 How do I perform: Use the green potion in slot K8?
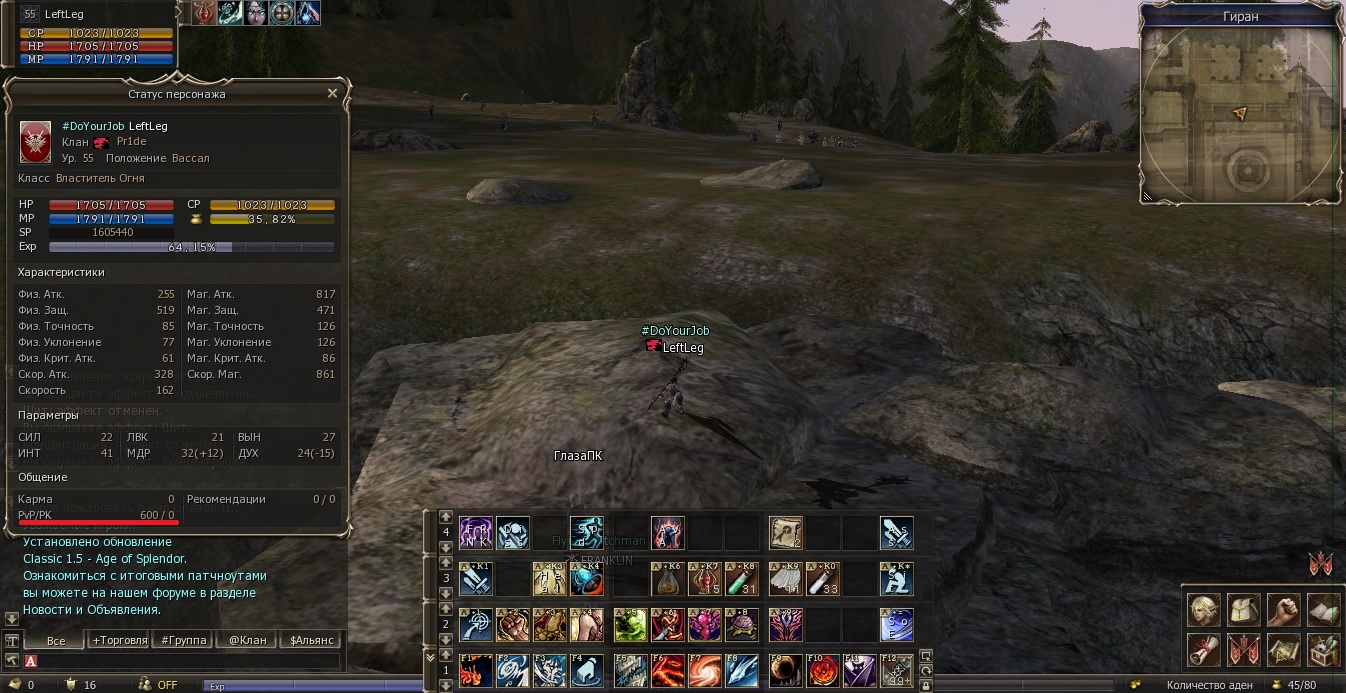click(x=744, y=579)
